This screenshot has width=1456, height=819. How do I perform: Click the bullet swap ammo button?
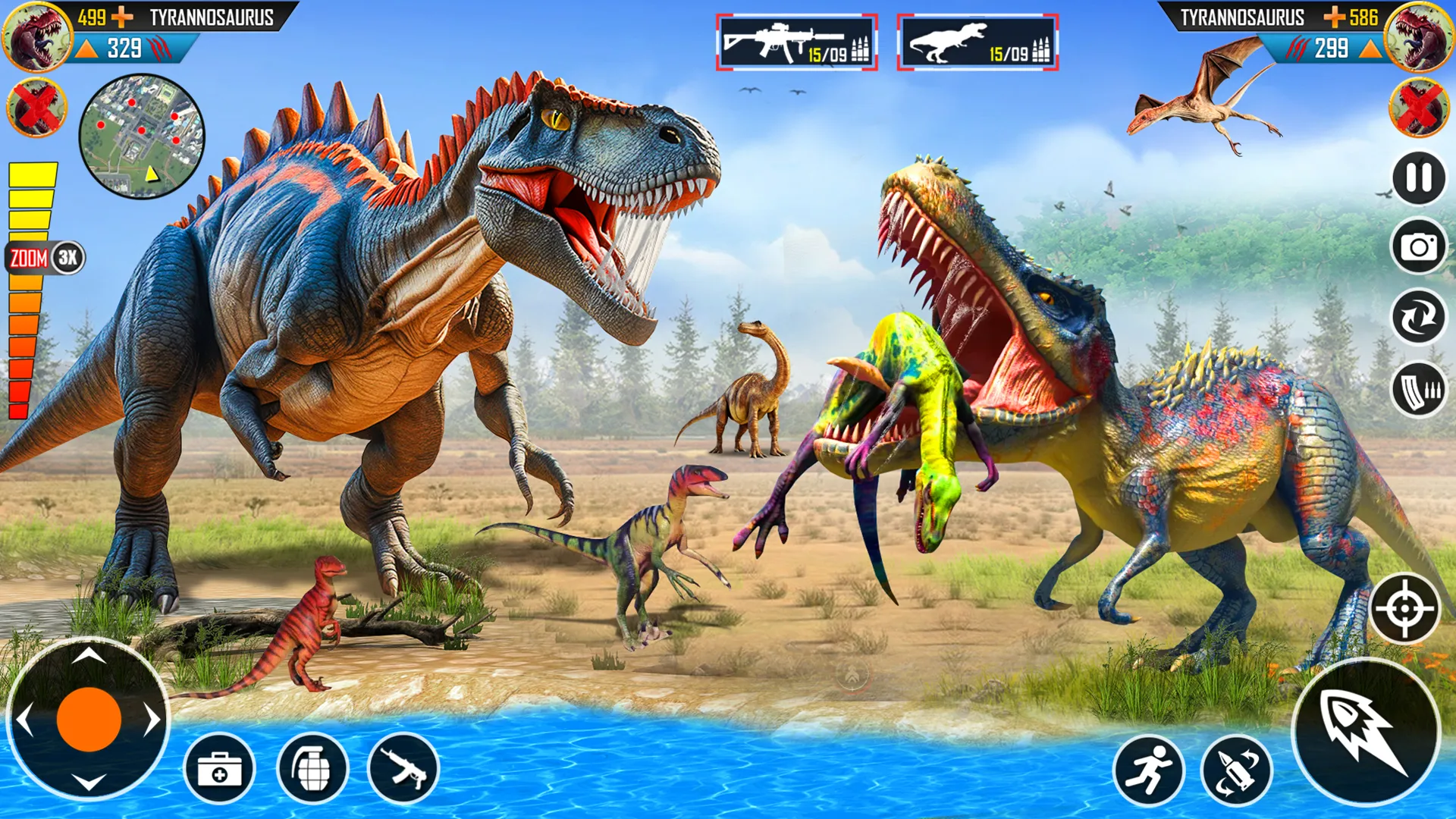pos(1237,770)
